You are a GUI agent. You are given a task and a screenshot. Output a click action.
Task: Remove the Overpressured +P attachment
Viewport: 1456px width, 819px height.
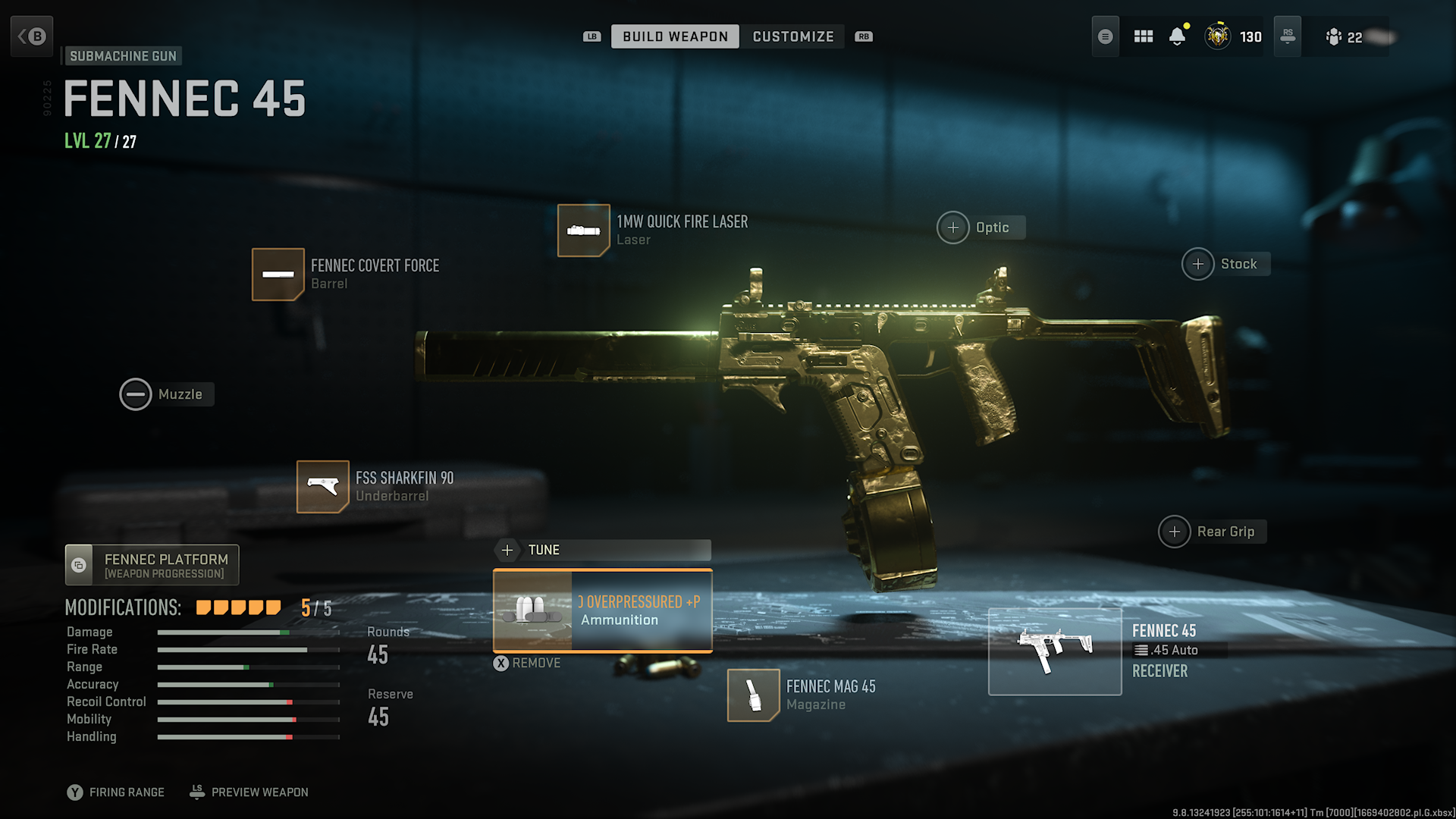[528, 662]
